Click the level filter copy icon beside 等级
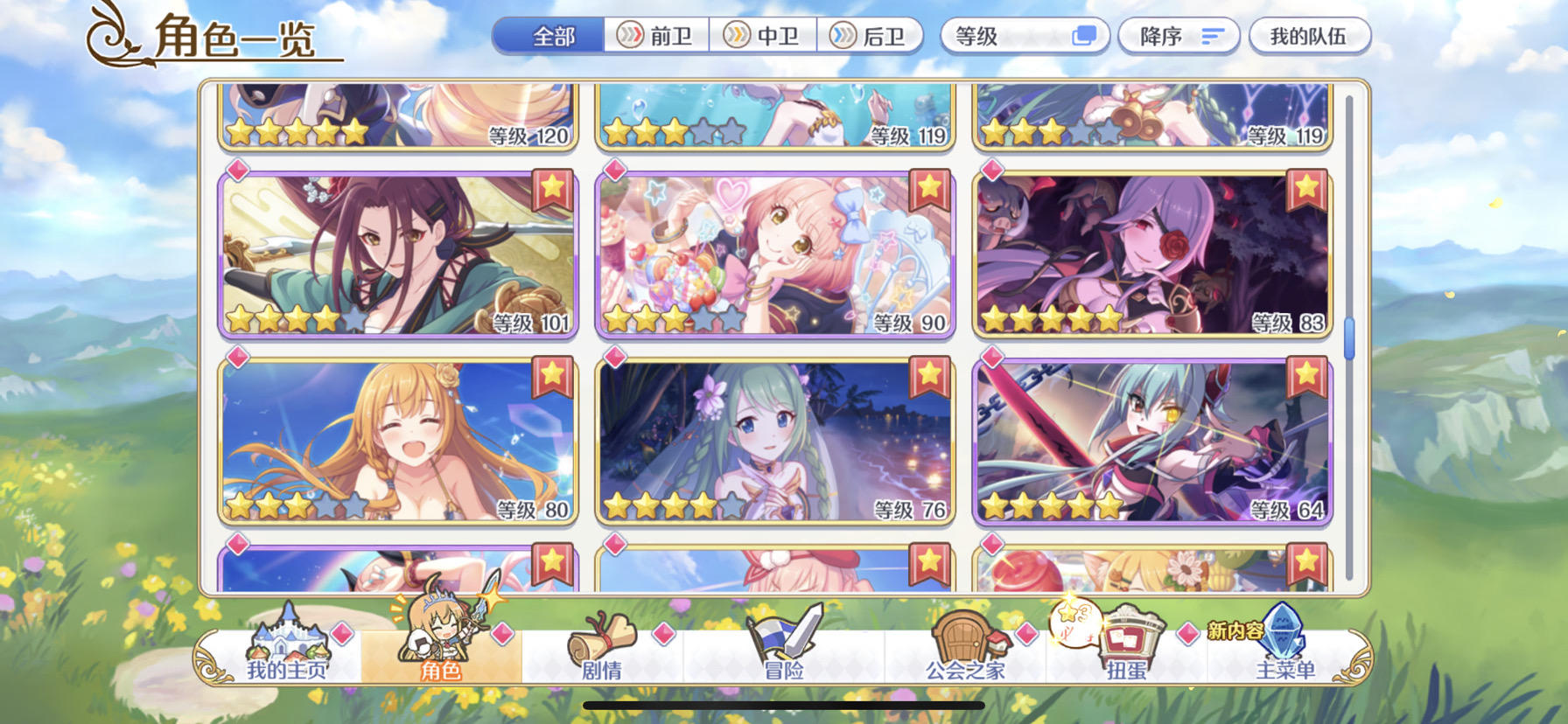The width and height of the screenshot is (1568, 724). coord(1085,35)
